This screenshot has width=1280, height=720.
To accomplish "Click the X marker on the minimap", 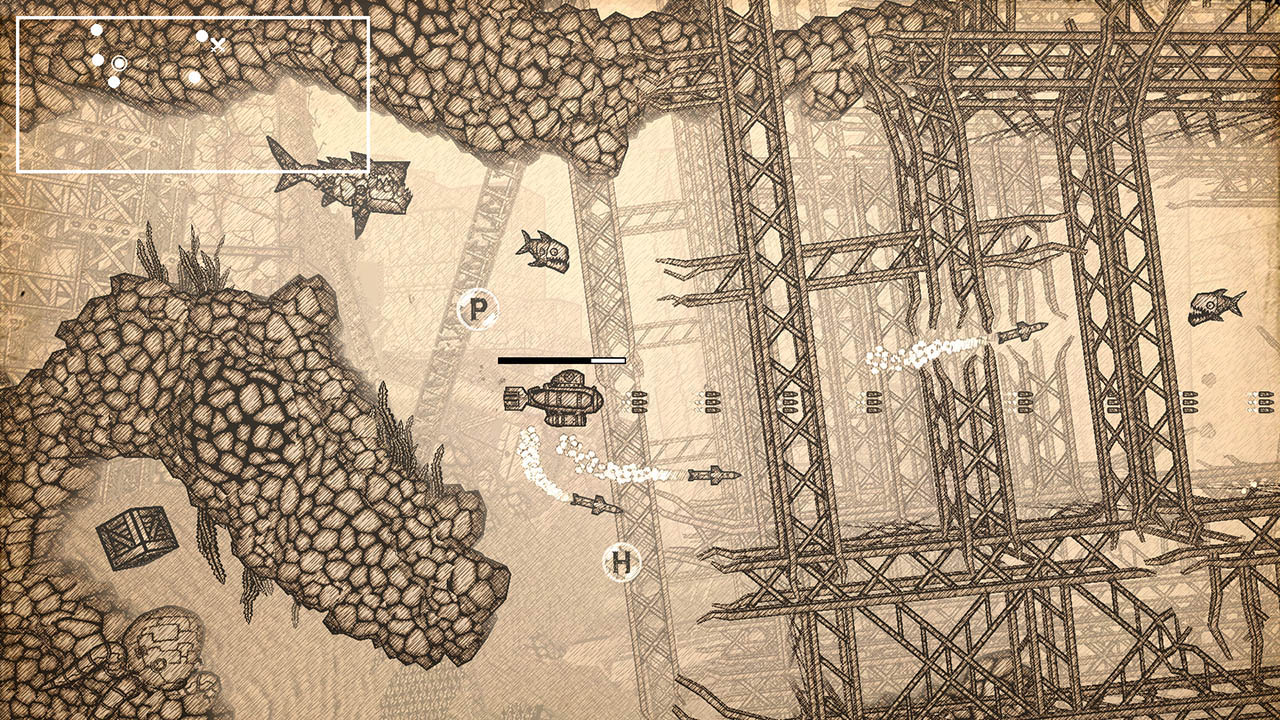I will click(x=218, y=45).
